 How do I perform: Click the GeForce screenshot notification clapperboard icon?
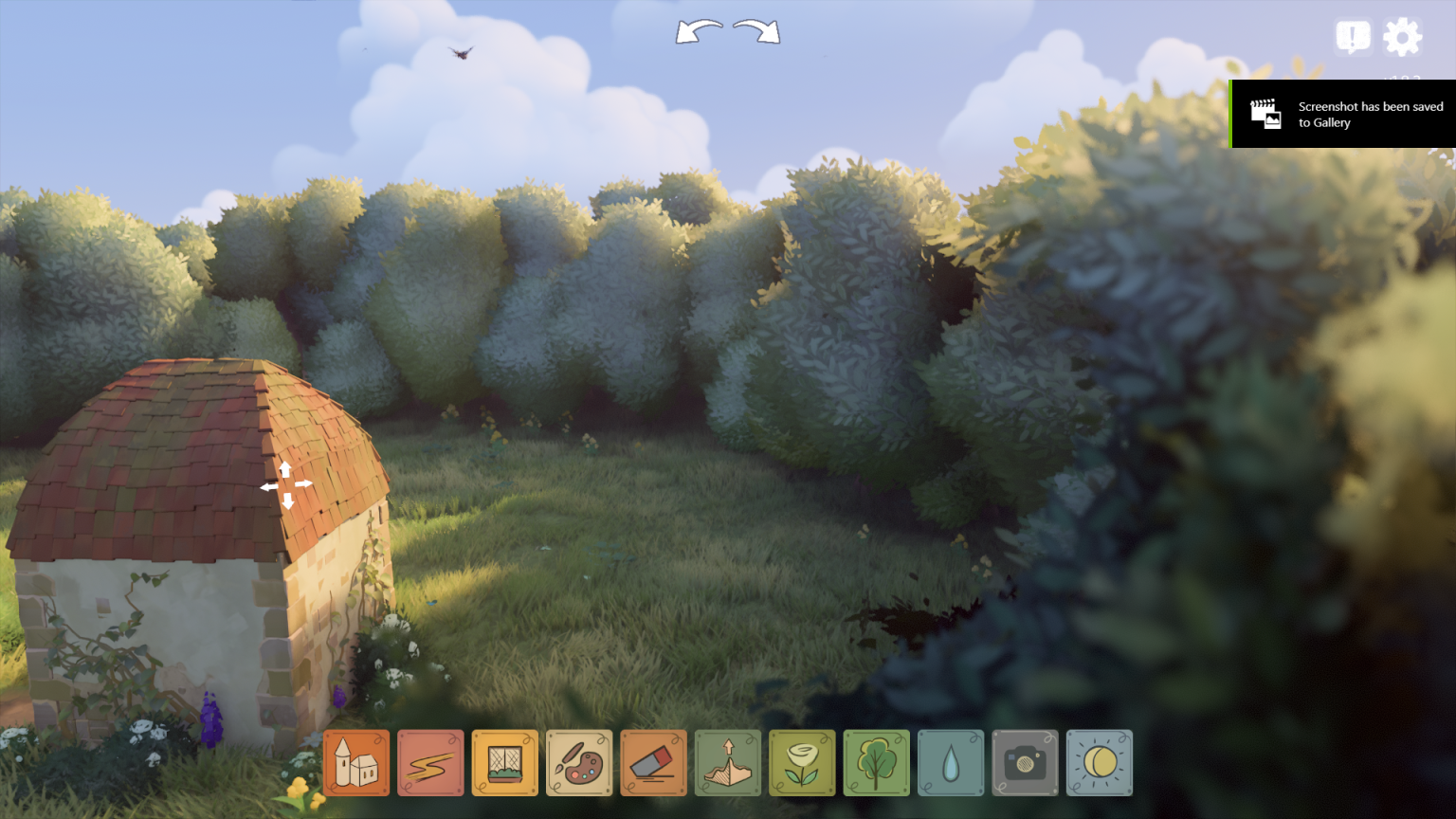1265,113
